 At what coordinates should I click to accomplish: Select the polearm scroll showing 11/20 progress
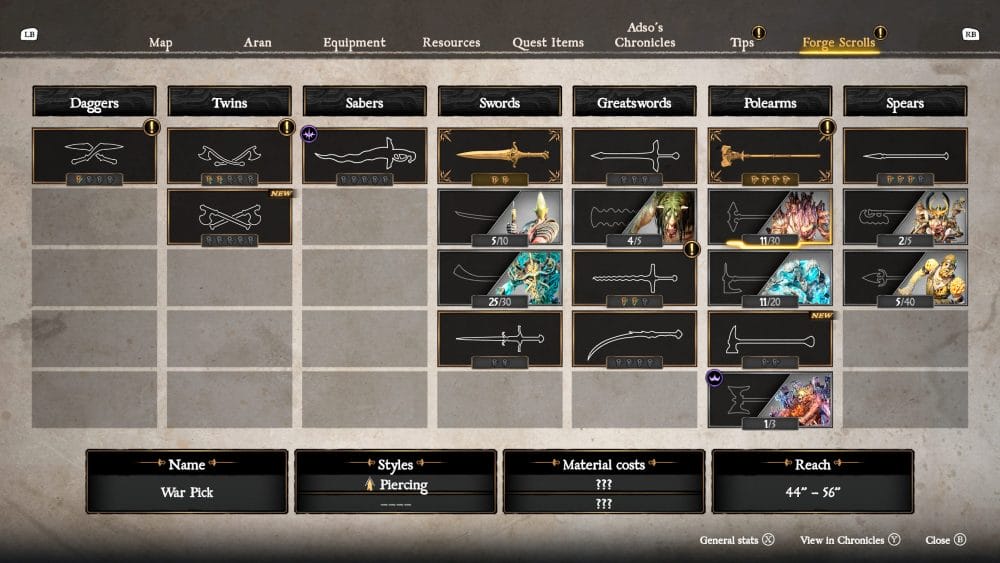(x=770, y=278)
